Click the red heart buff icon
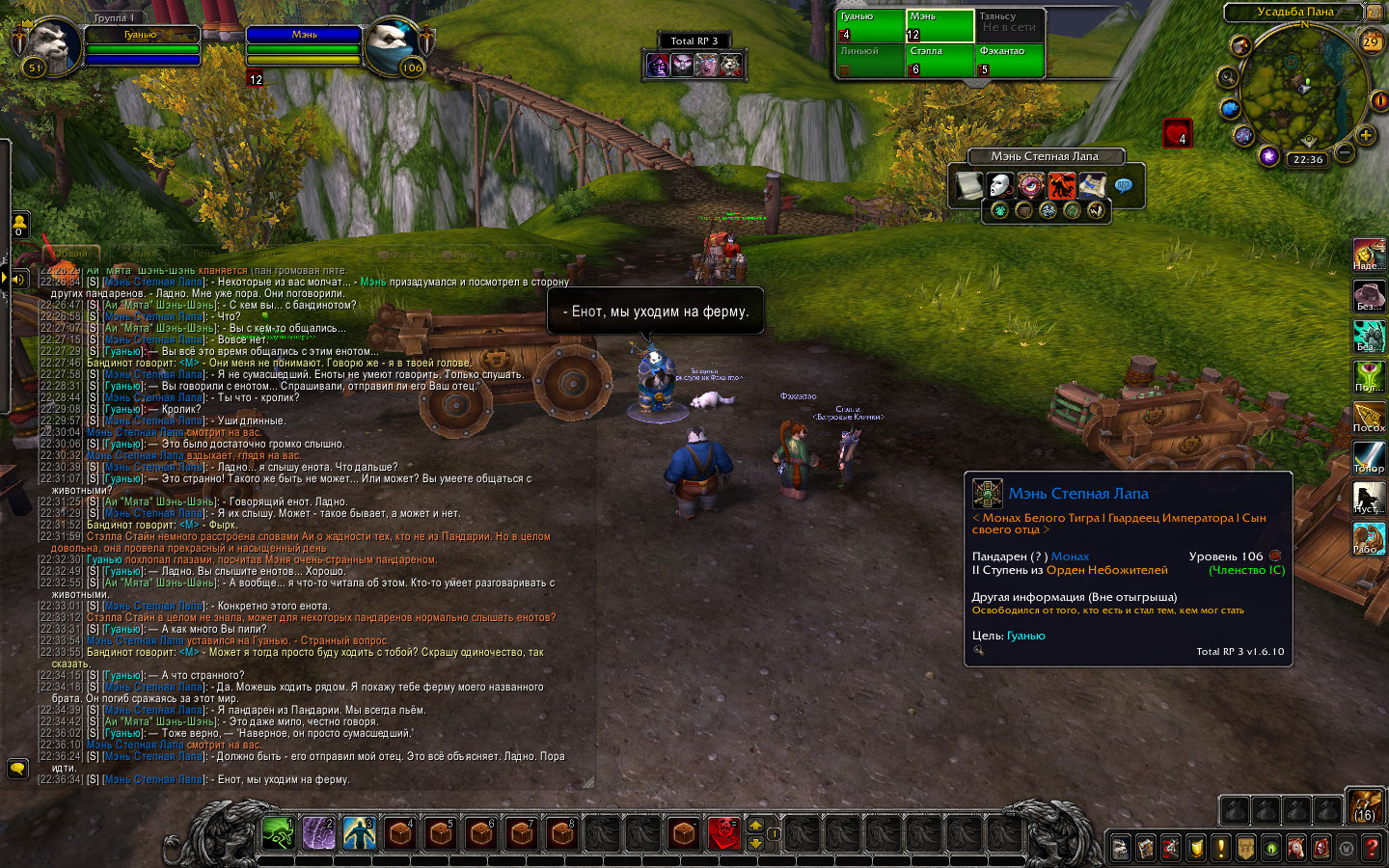This screenshot has width=1389, height=868. (1177, 133)
